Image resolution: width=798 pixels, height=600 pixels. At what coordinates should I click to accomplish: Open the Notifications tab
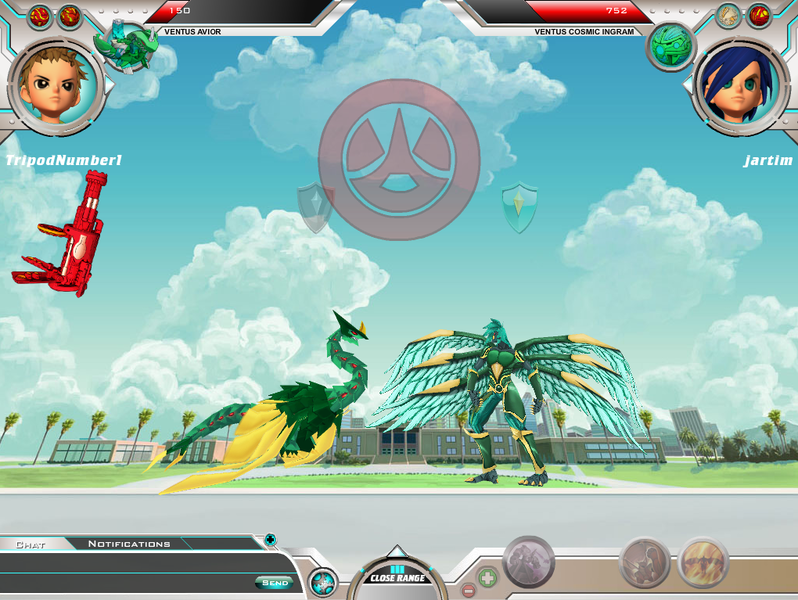129,544
